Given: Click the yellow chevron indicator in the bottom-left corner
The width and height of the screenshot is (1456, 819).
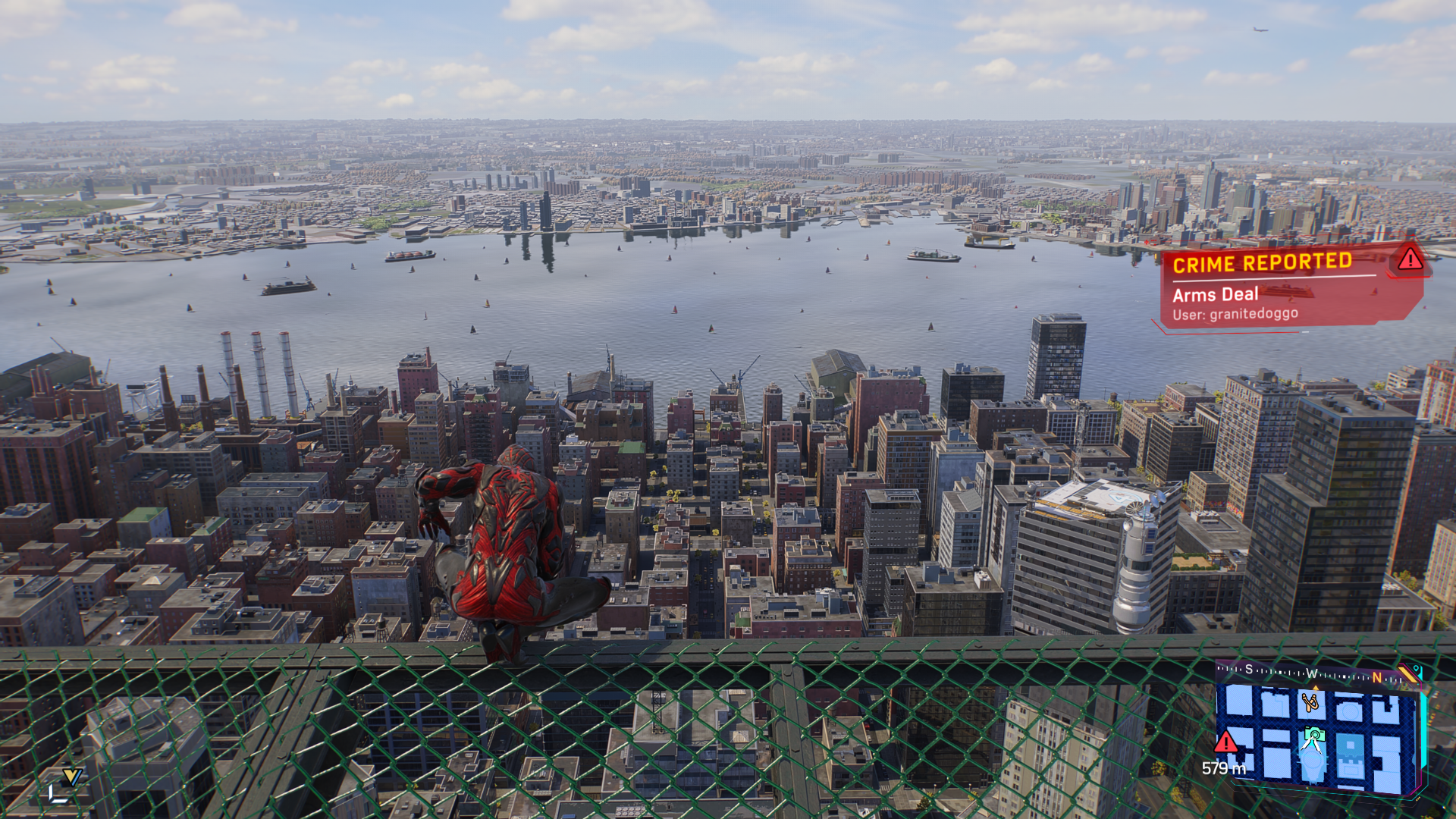Looking at the screenshot, I should (x=72, y=777).
